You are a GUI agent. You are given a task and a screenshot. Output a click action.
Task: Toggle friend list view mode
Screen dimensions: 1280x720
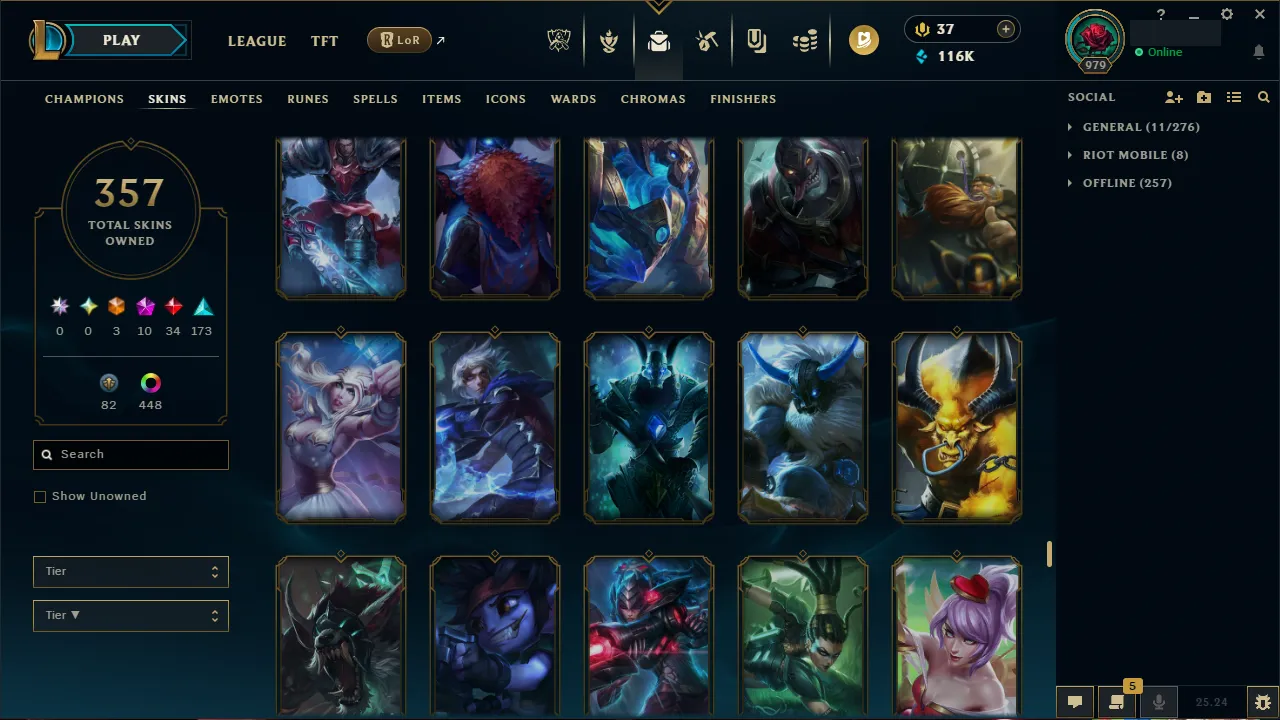tap(1233, 97)
